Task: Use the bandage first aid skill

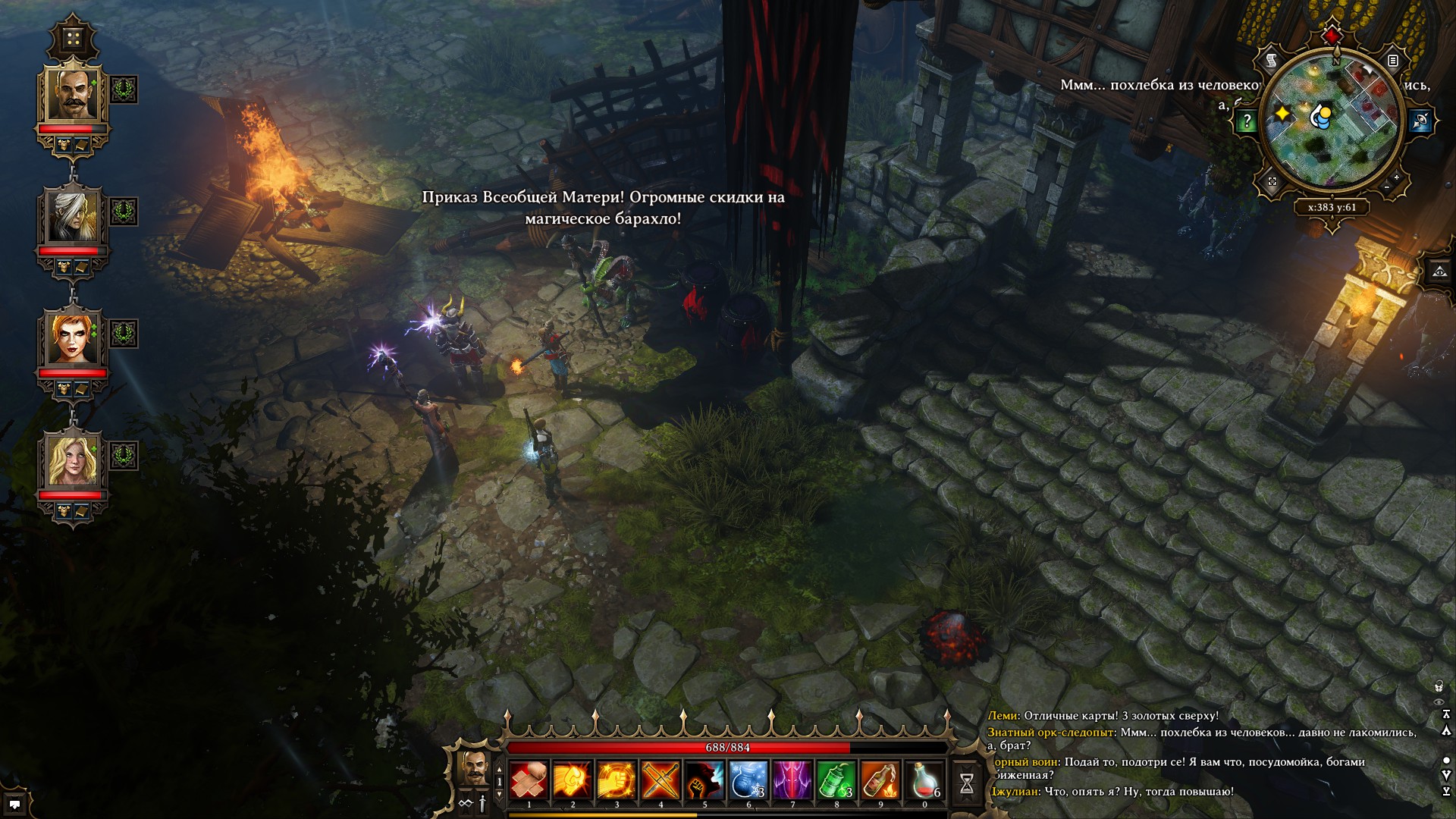Action: (529, 780)
